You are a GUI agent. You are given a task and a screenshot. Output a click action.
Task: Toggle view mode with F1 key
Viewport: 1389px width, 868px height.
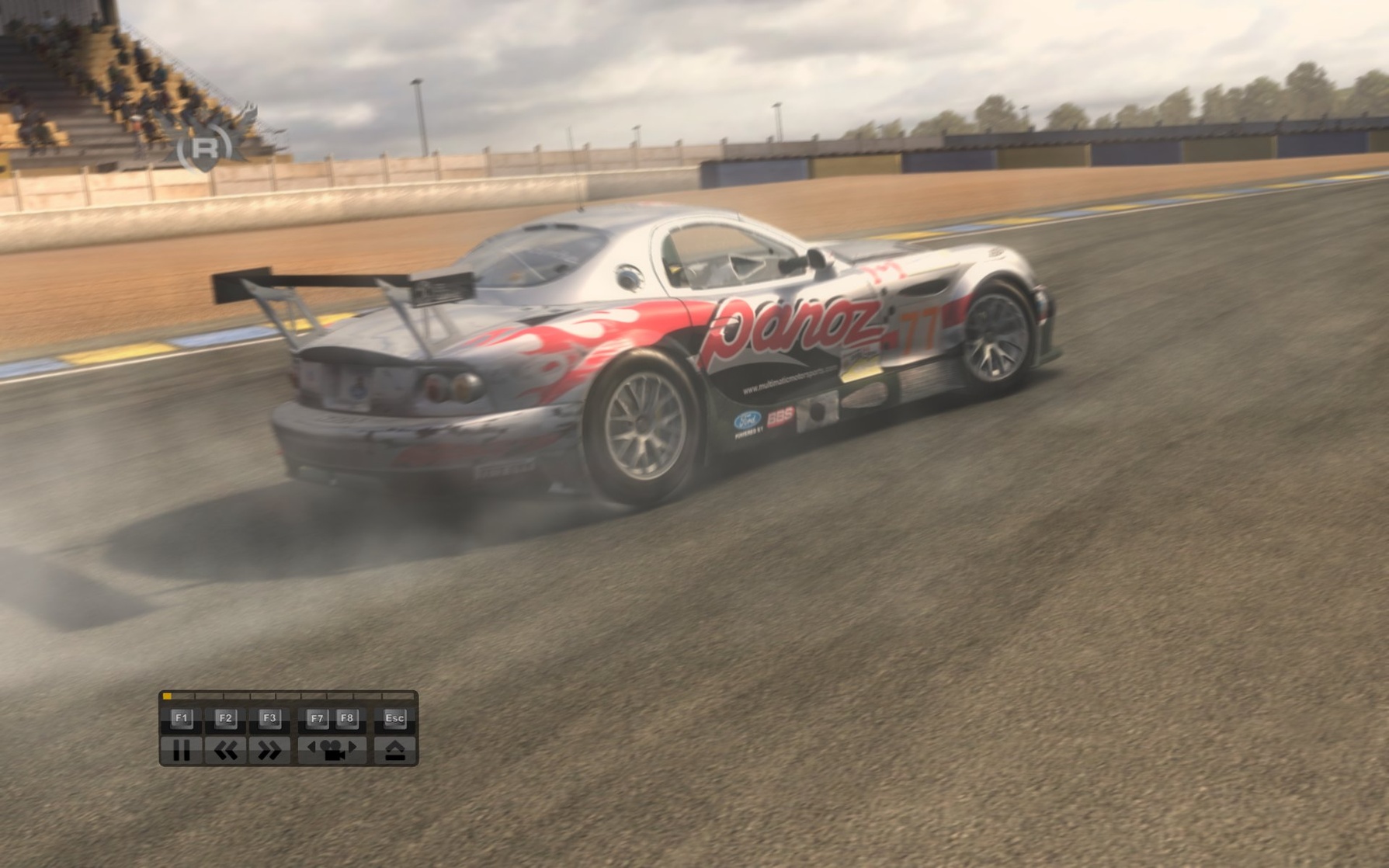pos(183,718)
